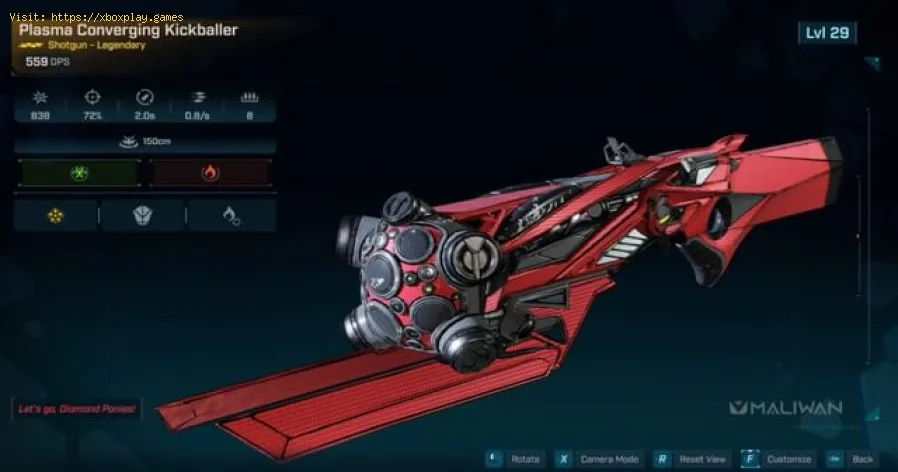Switch to Camera Mode
The height and width of the screenshot is (472, 898).
(x=600, y=459)
